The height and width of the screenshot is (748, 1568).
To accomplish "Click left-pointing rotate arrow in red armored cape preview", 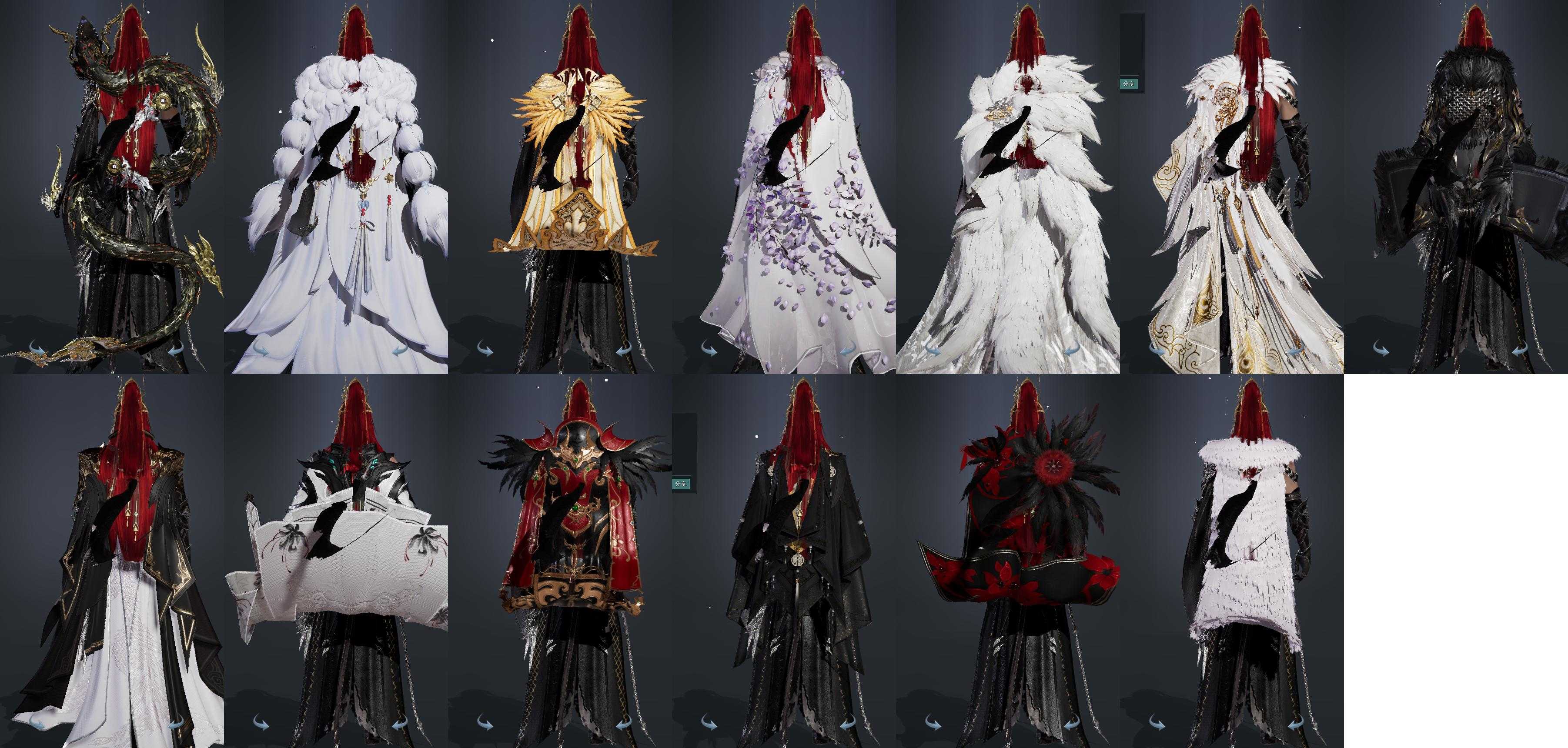I will pos(625,724).
